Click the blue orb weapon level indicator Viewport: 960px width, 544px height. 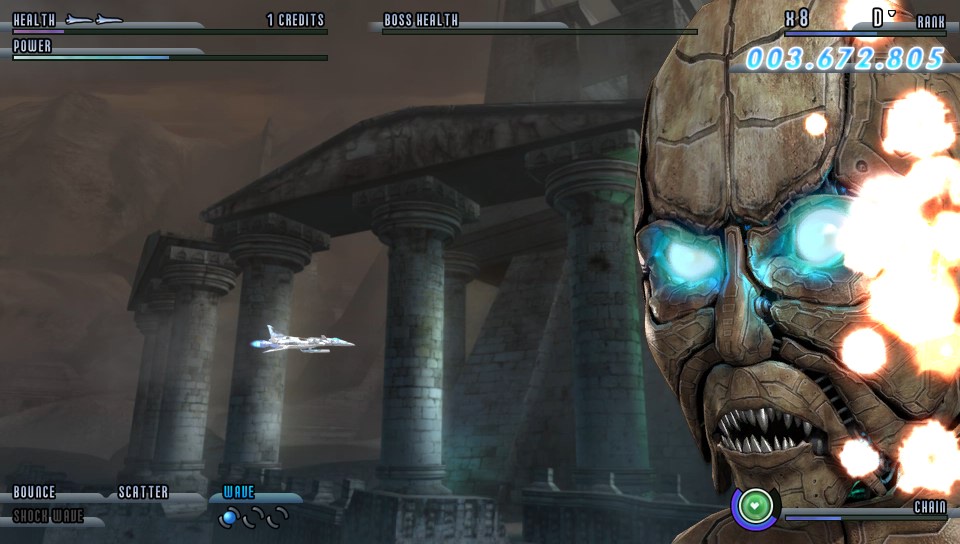pyautogui.click(x=230, y=517)
